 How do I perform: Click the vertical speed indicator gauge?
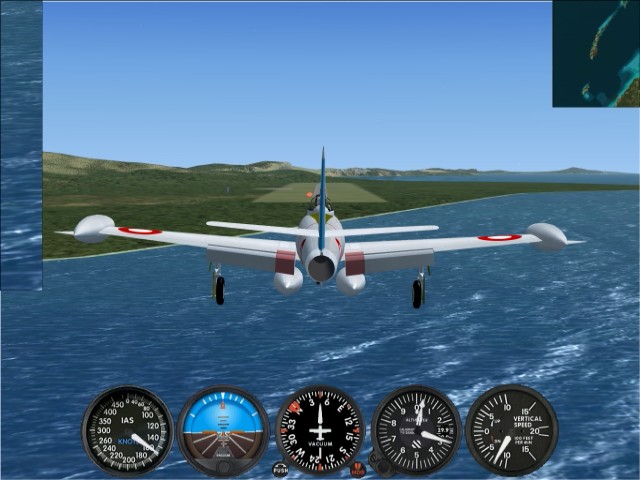click(x=512, y=431)
